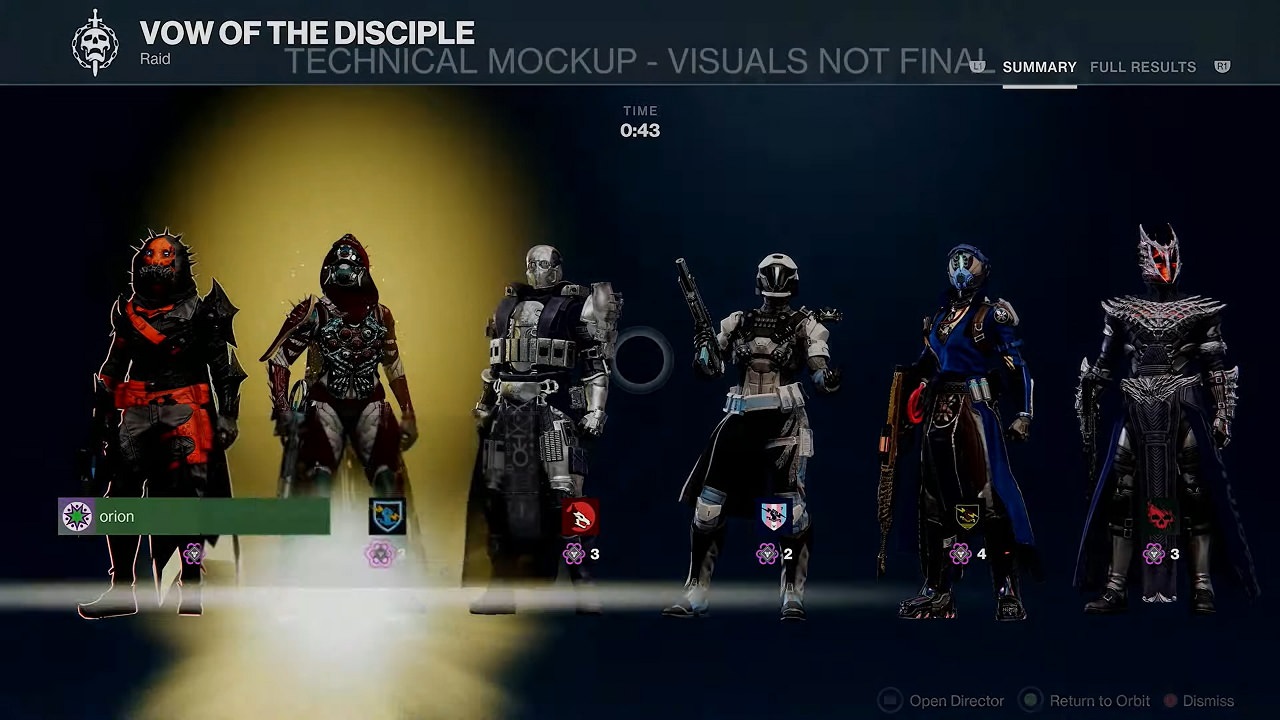The height and width of the screenshot is (720, 1280).
Task: Switch to the Full Results tab
Action: click(x=1142, y=67)
